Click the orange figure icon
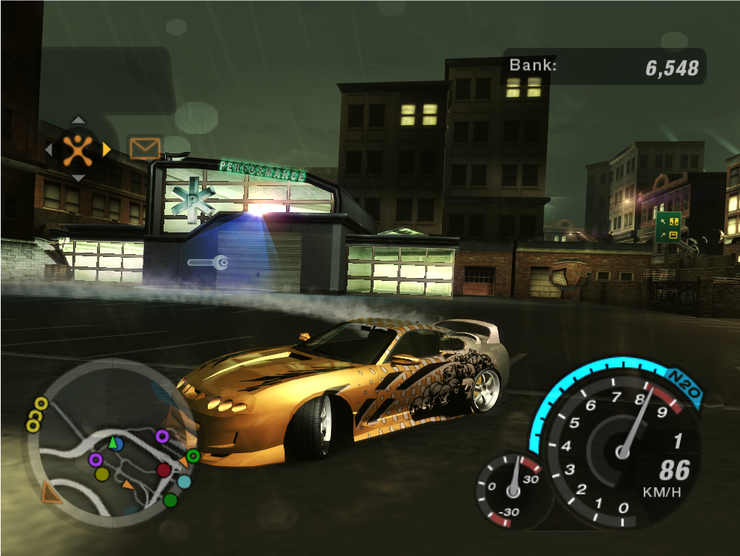This screenshot has height=556, width=740. [77, 149]
